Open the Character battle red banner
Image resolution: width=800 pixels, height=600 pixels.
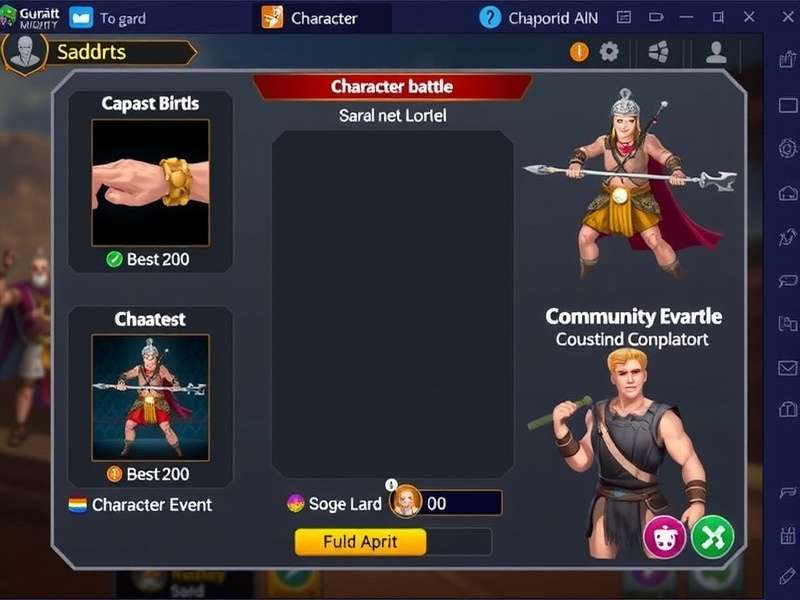pyautogui.click(x=392, y=87)
